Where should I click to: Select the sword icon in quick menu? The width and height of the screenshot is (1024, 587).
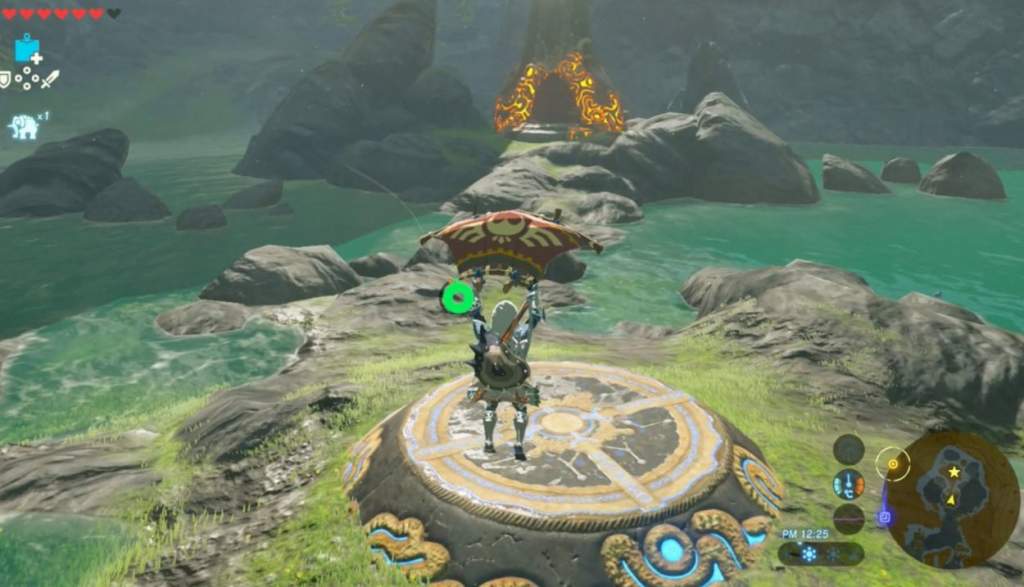pos(49,78)
